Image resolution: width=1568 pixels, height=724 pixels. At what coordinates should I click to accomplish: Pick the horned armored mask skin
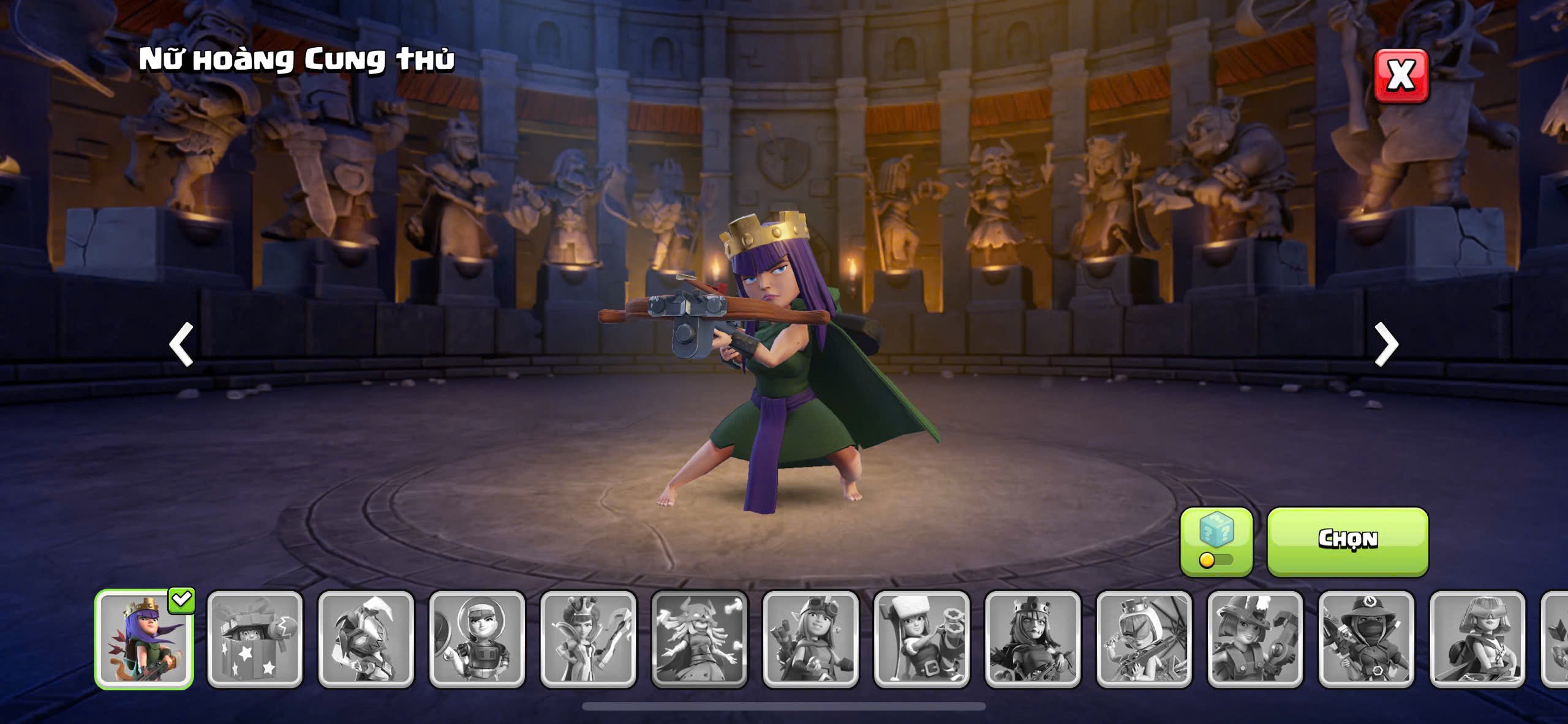click(366, 639)
